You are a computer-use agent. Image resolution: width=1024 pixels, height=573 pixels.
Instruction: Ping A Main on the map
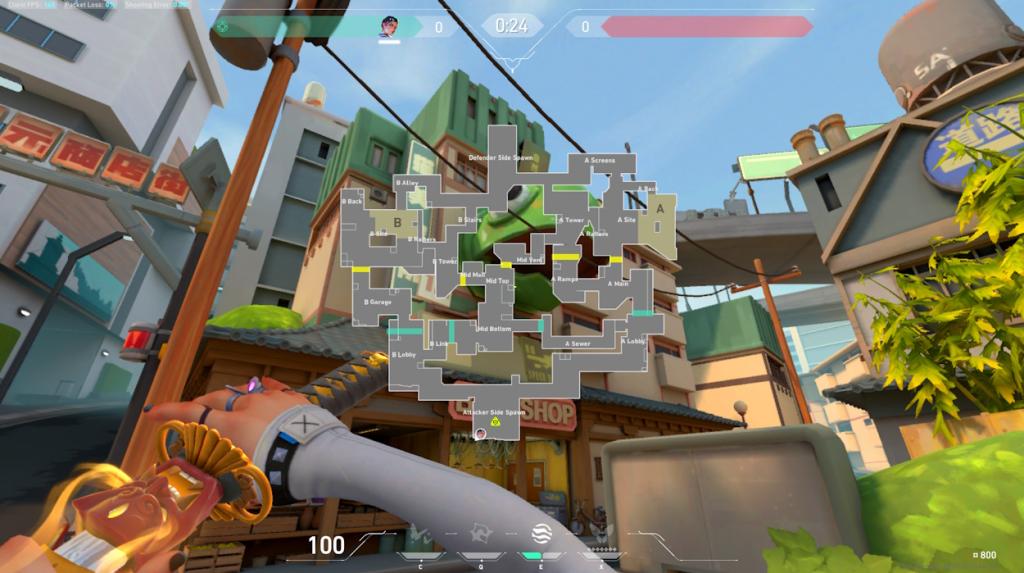point(619,284)
